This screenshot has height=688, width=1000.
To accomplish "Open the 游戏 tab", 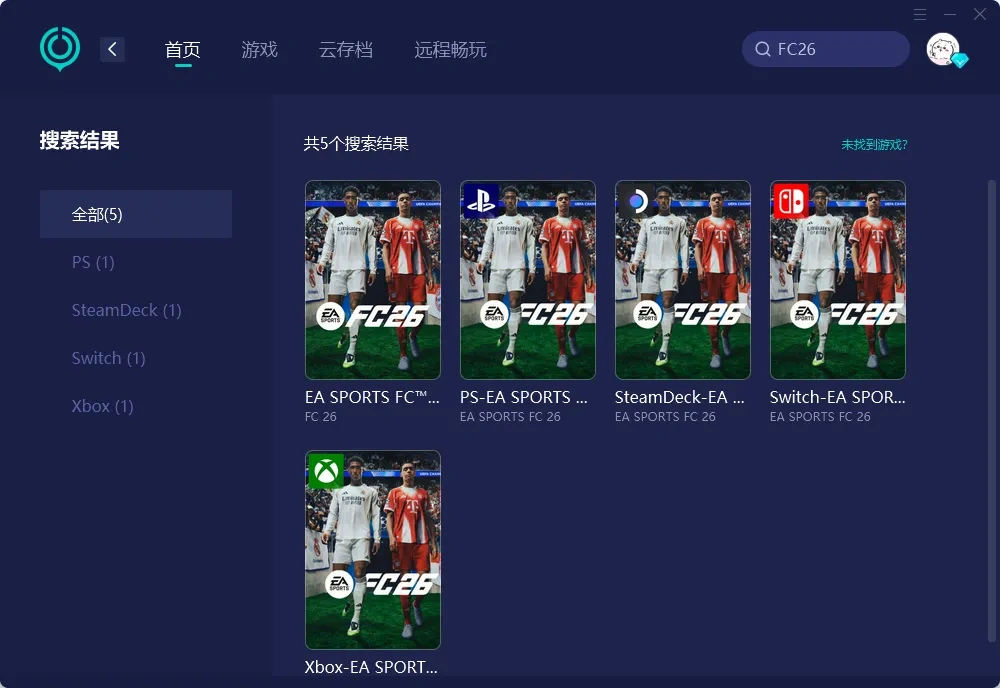I will tap(259, 50).
